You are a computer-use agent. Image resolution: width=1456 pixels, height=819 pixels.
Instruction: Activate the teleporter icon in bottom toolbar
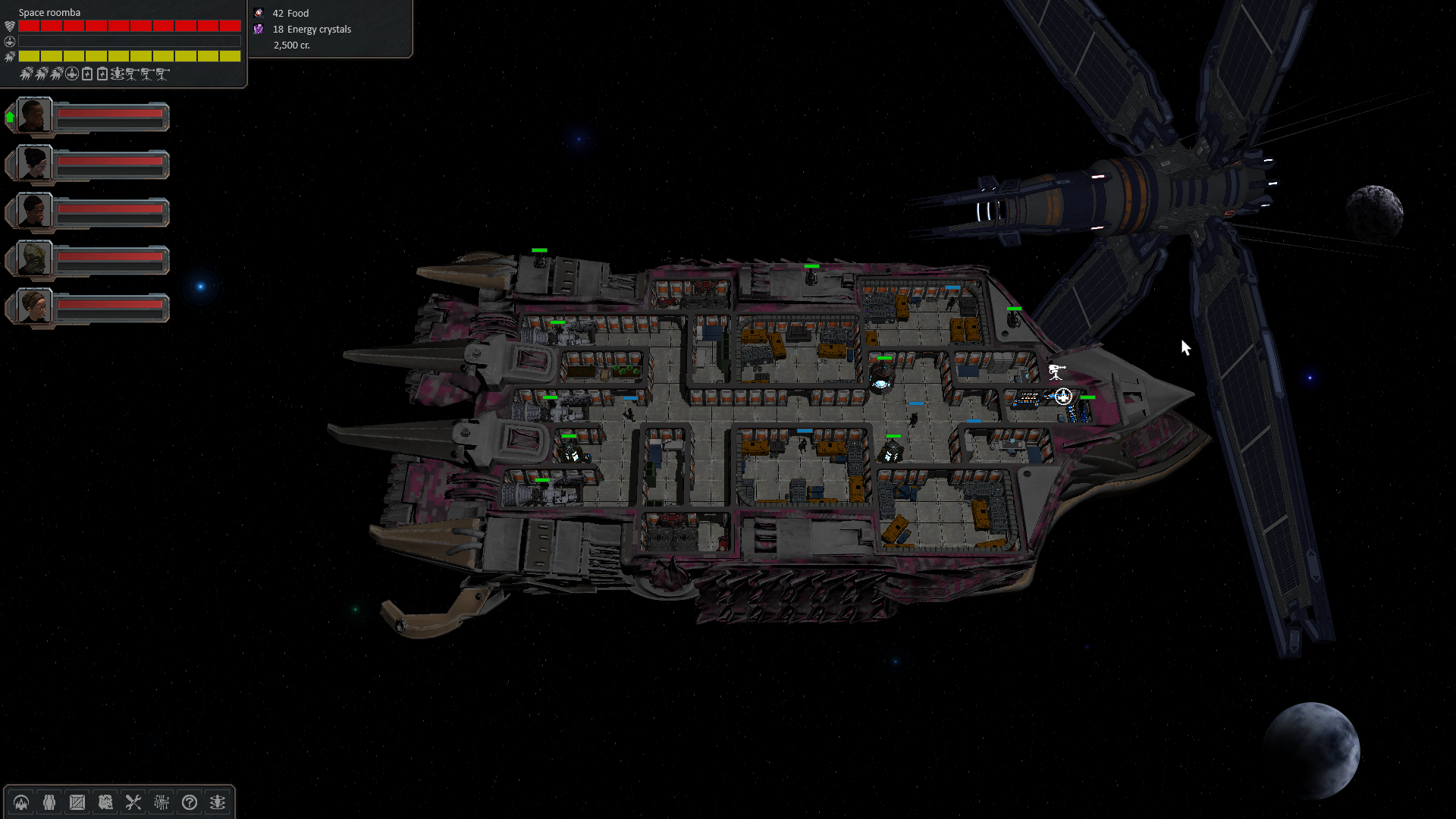(218, 802)
